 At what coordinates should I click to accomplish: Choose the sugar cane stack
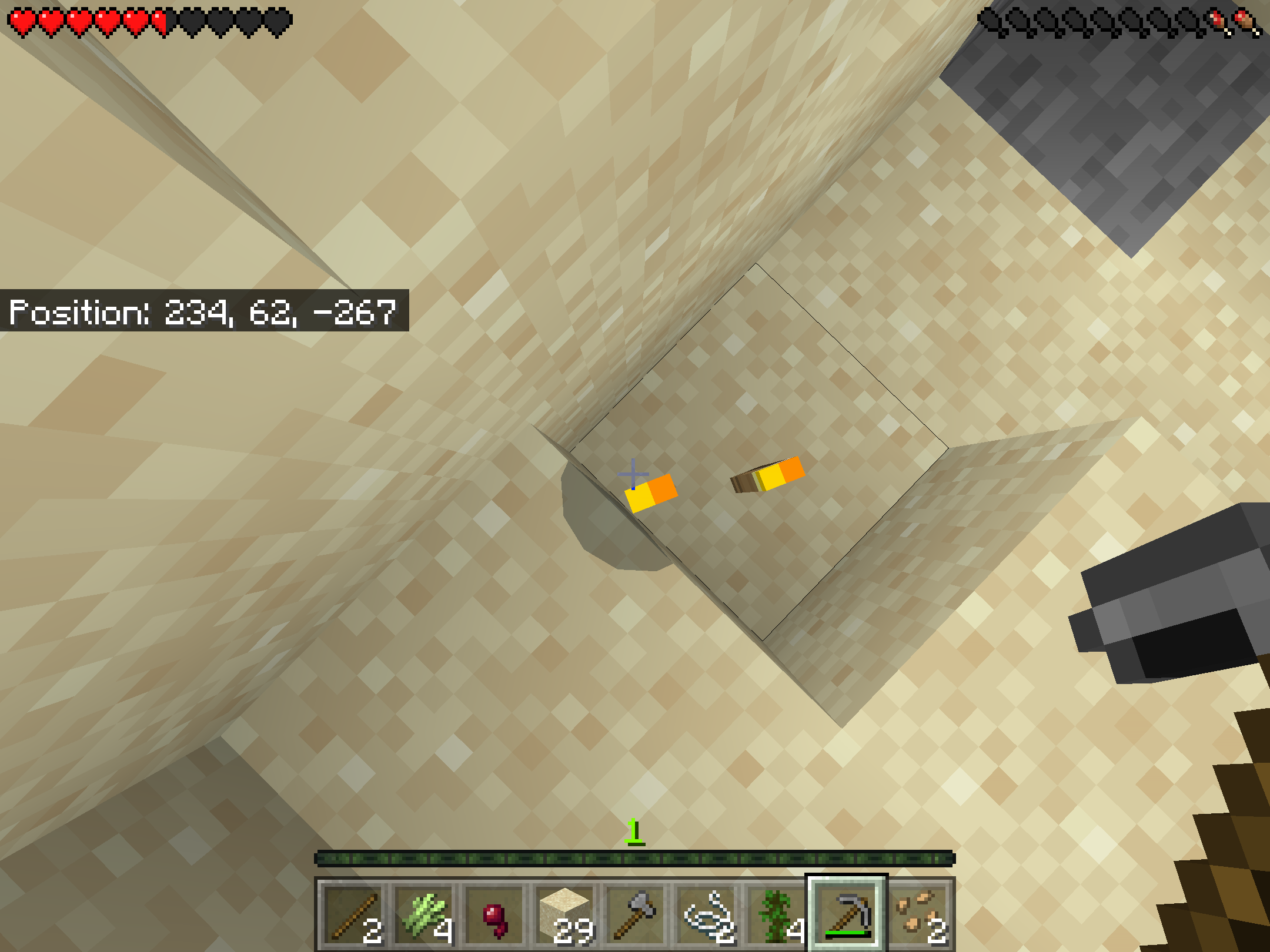[423, 914]
